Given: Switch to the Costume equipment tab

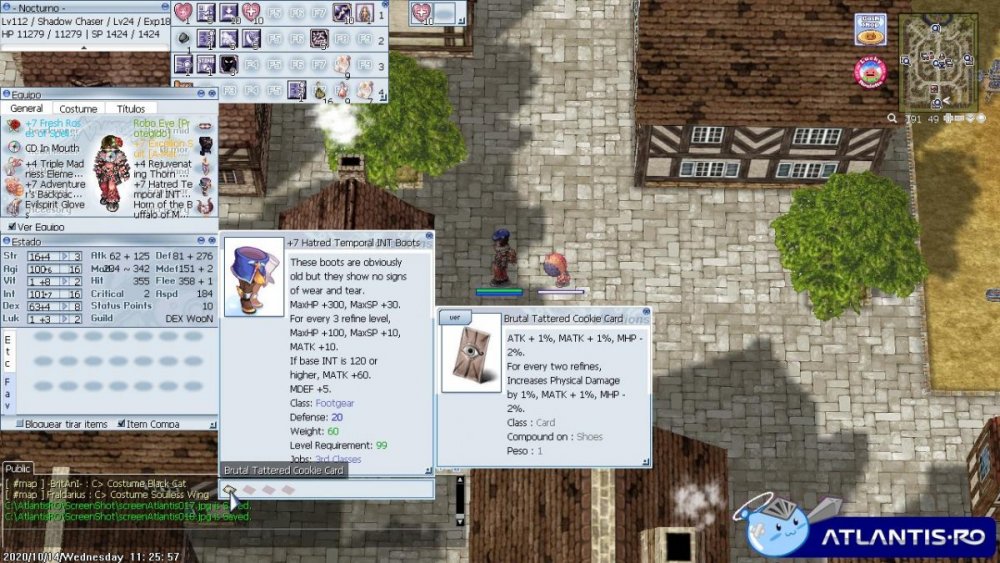Looking at the screenshot, I should (x=78, y=109).
